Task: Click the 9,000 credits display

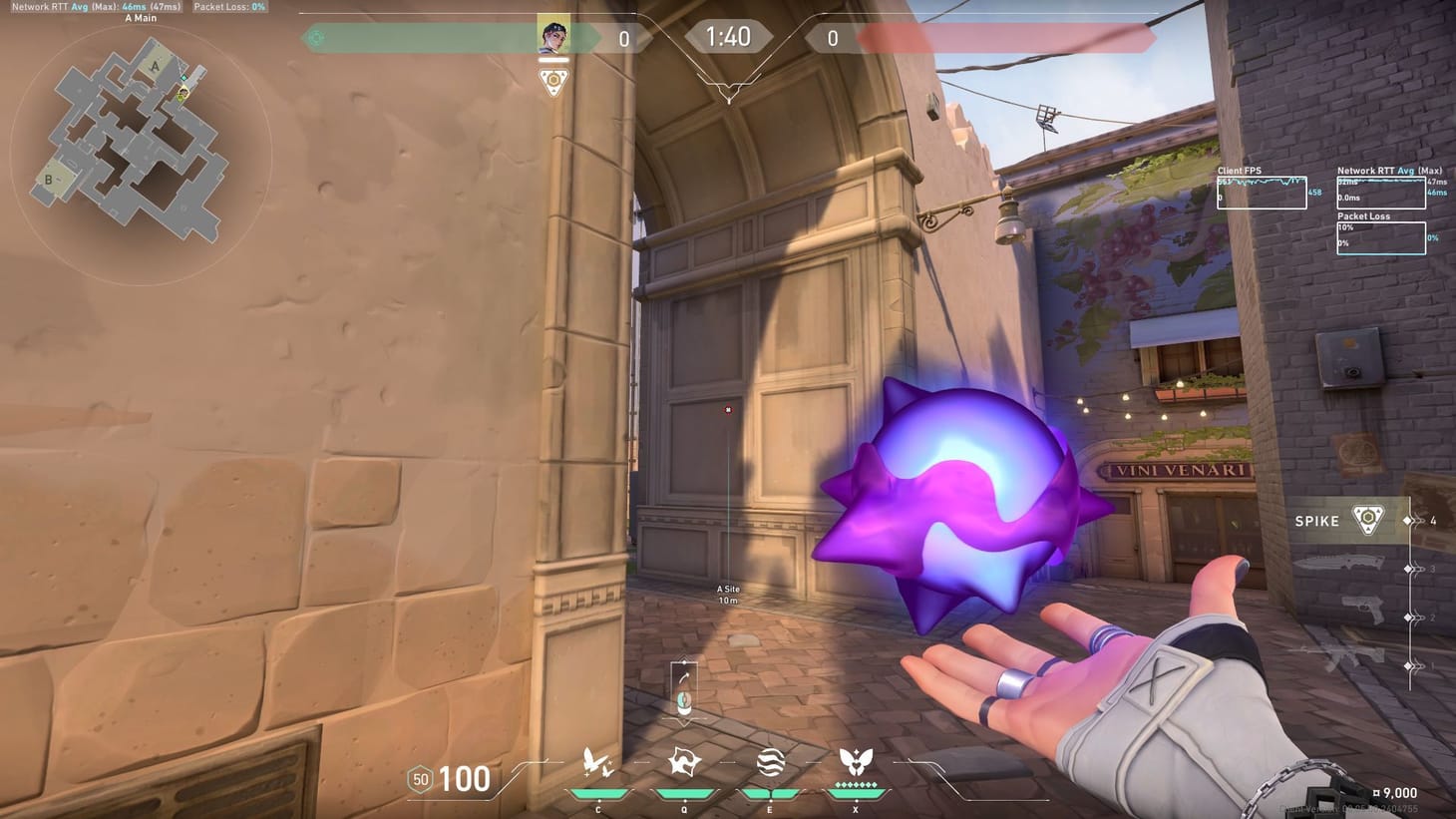Action: pyautogui.click(x=1395, y=792)
